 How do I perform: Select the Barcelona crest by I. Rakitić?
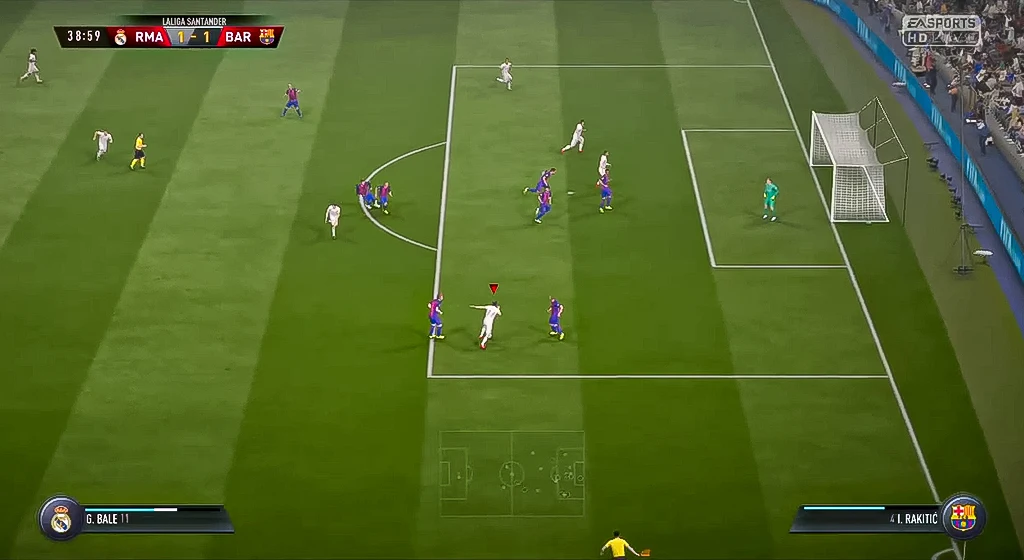click(x=963, y=517)
